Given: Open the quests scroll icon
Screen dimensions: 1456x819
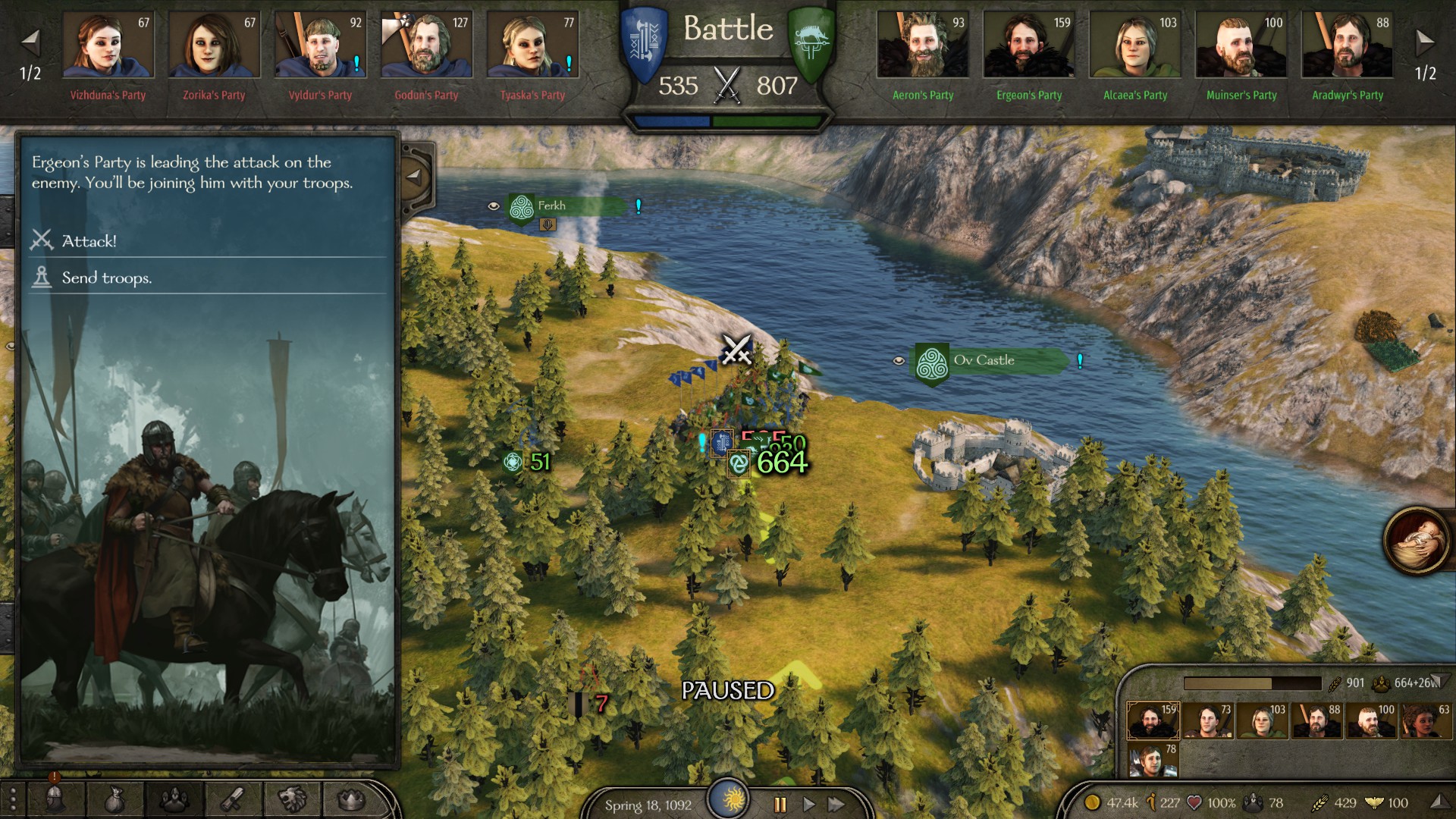Looking at the screenshot, I should (233, 799).
